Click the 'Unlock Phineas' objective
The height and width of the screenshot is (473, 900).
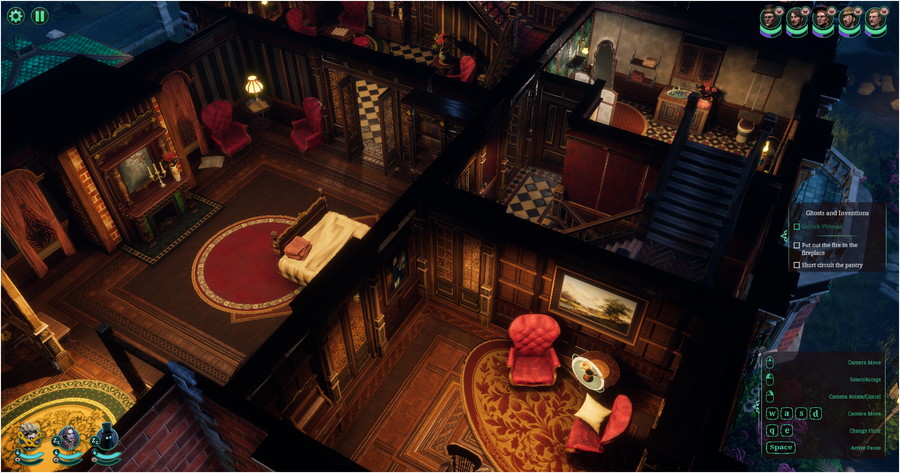819,227
